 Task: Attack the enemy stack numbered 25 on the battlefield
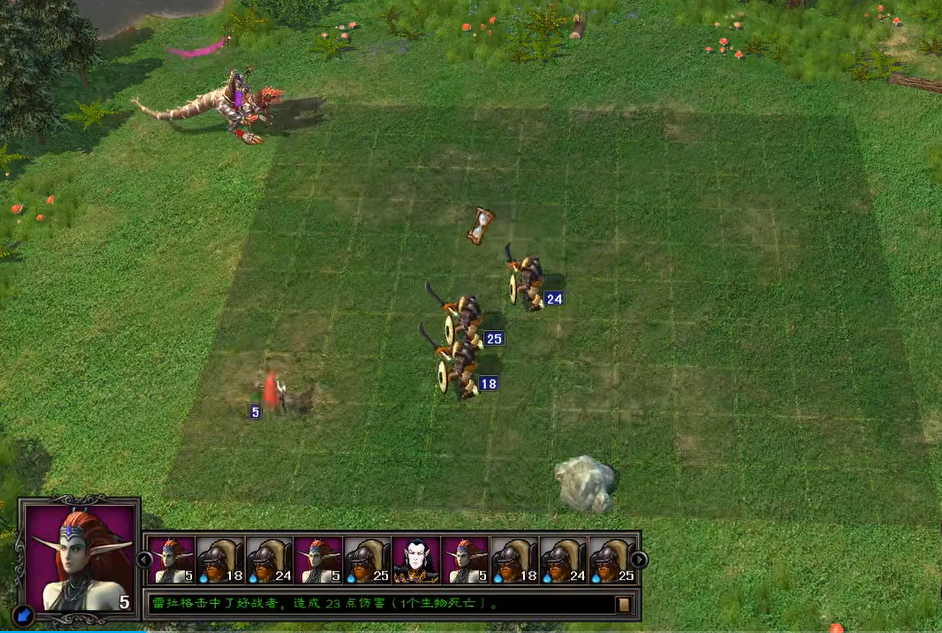click(x=464, y=320)
